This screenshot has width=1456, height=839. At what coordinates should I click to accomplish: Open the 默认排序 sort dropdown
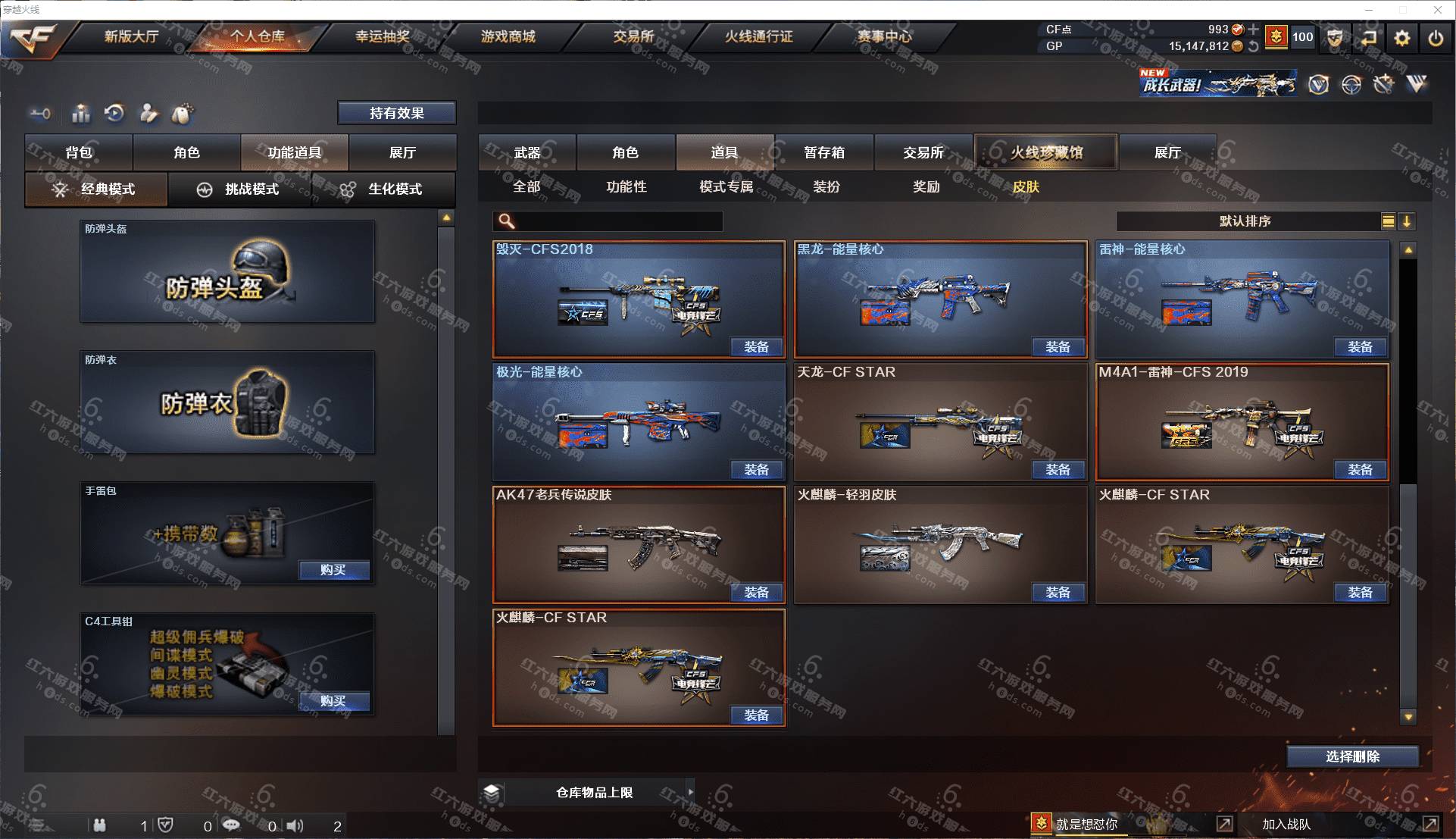tap(1246, 221)
